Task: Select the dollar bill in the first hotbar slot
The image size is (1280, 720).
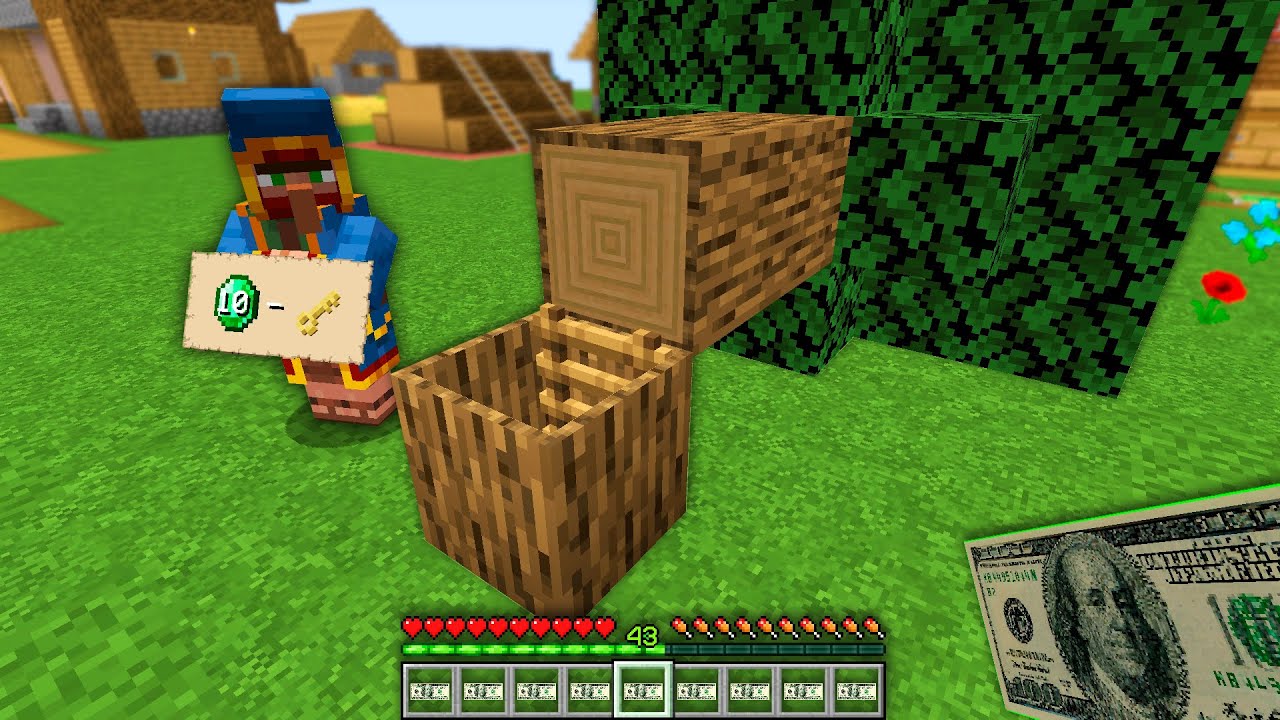Action: (430, 692)
